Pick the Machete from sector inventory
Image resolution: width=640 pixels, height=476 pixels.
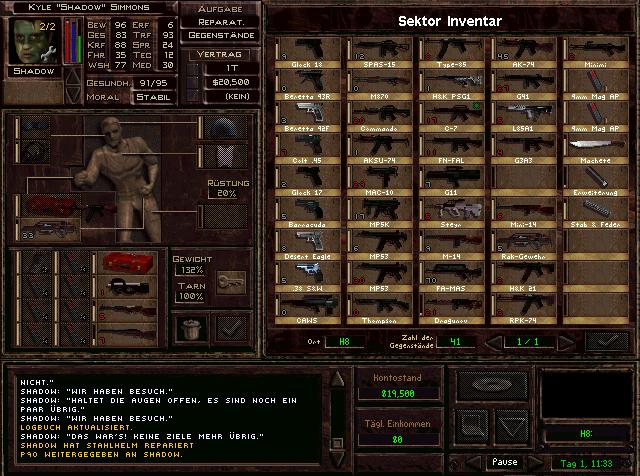click(596, 147)
